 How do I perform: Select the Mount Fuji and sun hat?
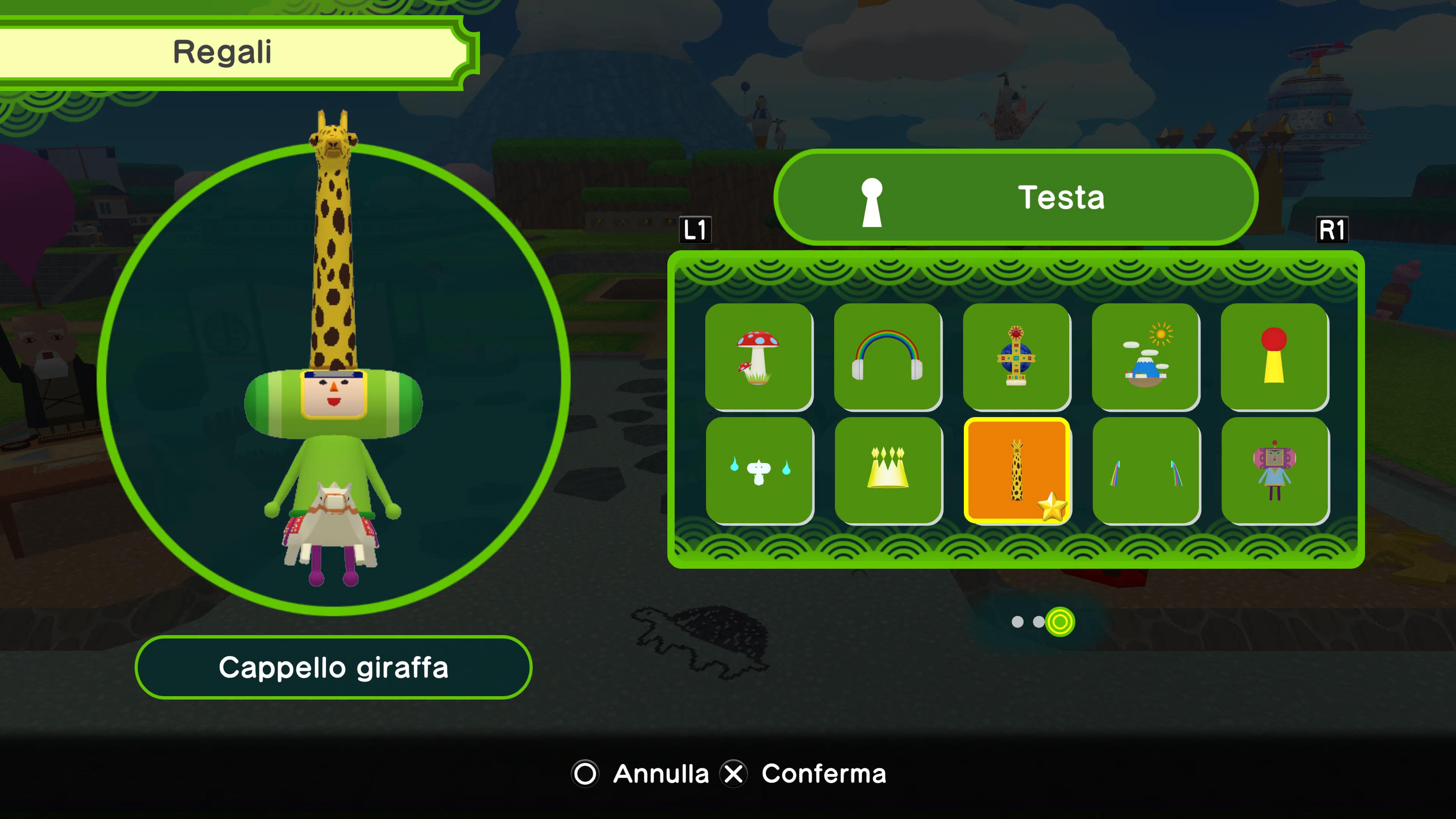coord(1145,357)
